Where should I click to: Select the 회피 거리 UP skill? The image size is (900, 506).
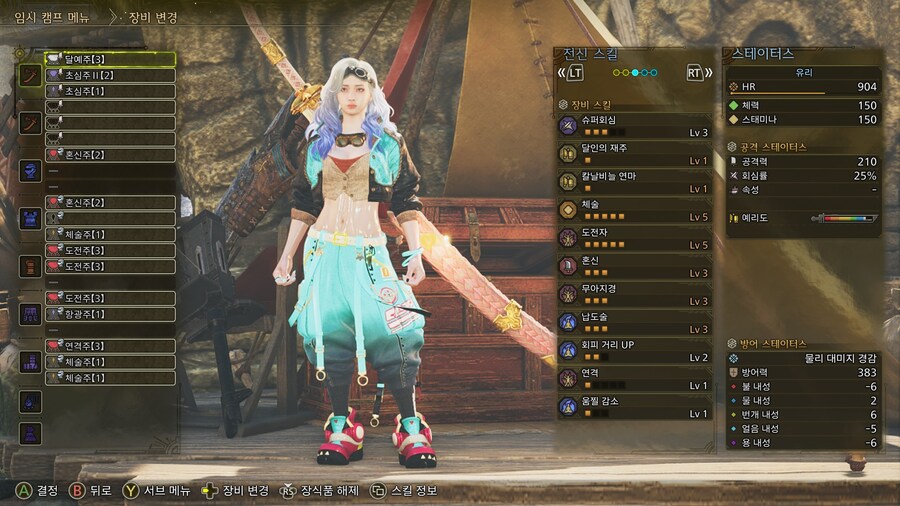(633, 350)
